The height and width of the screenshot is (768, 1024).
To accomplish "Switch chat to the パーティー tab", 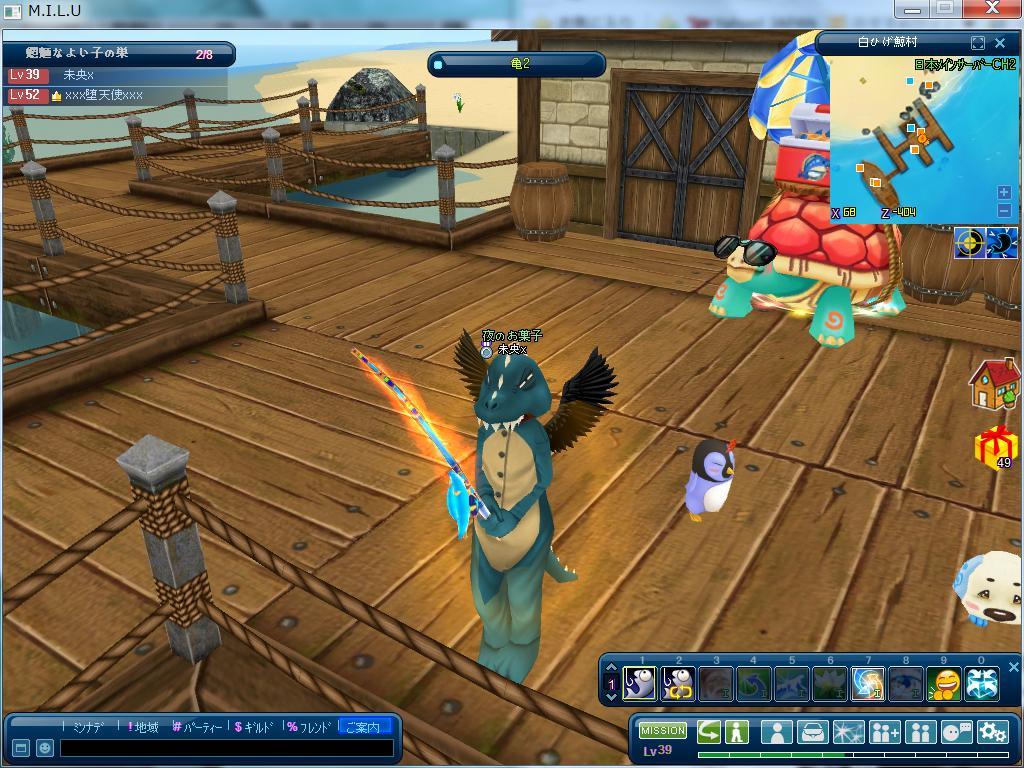I will click(x=197, y=727).
